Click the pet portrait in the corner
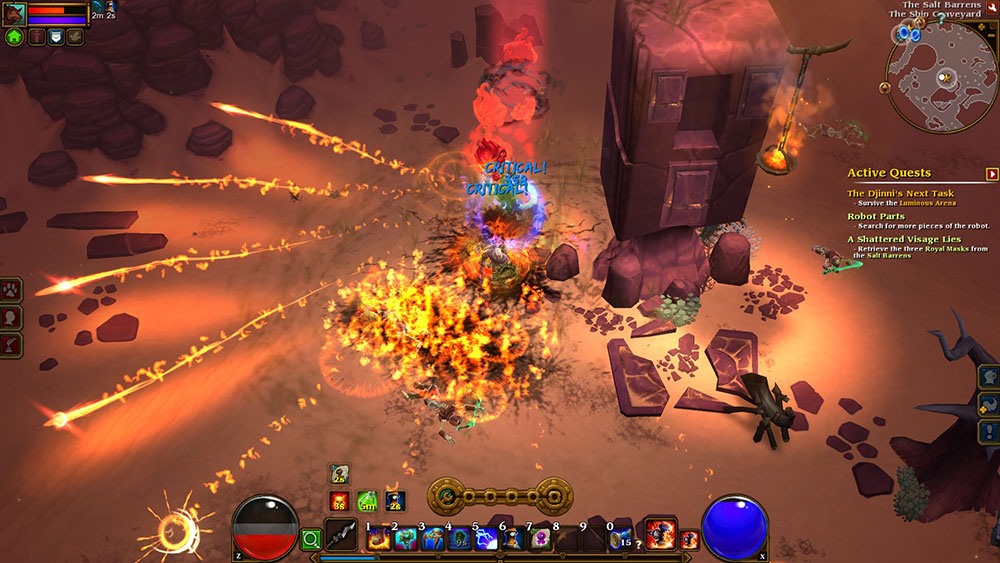 [x=14, y=14]
